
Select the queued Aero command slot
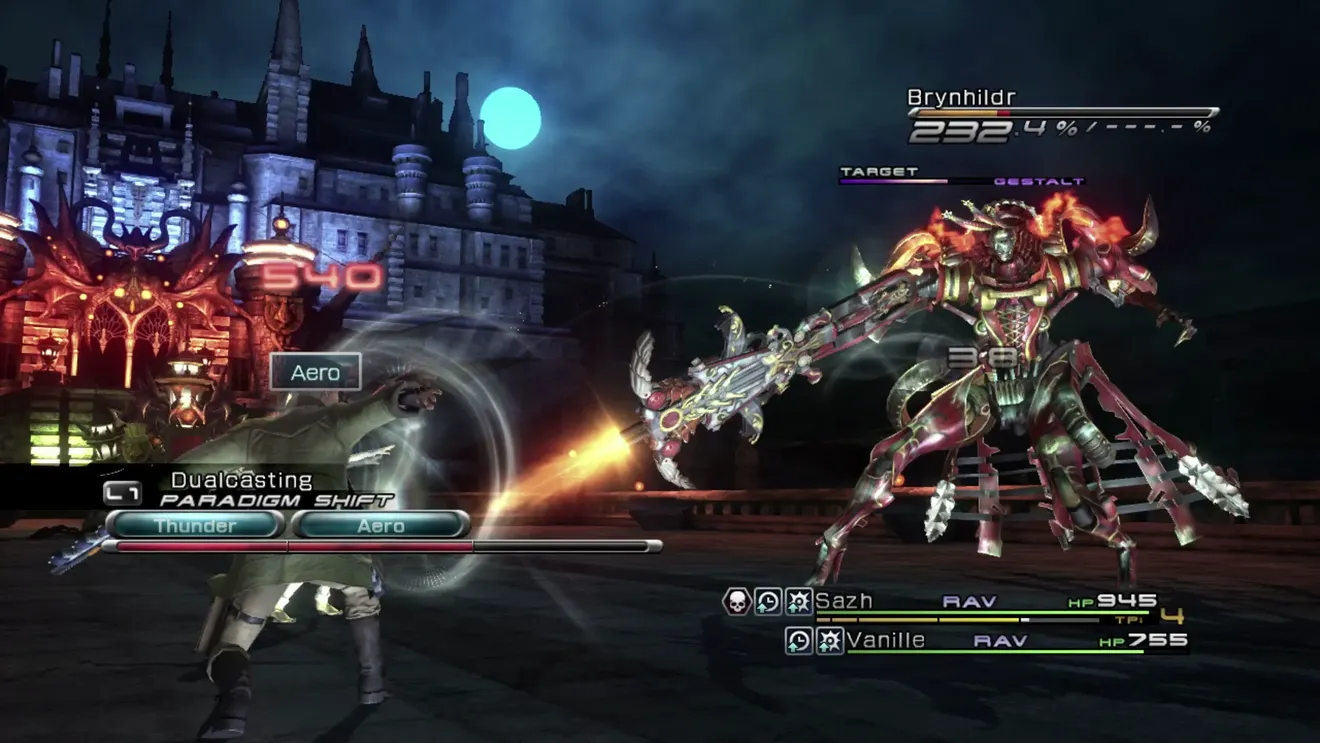click(x=381, y=525)
